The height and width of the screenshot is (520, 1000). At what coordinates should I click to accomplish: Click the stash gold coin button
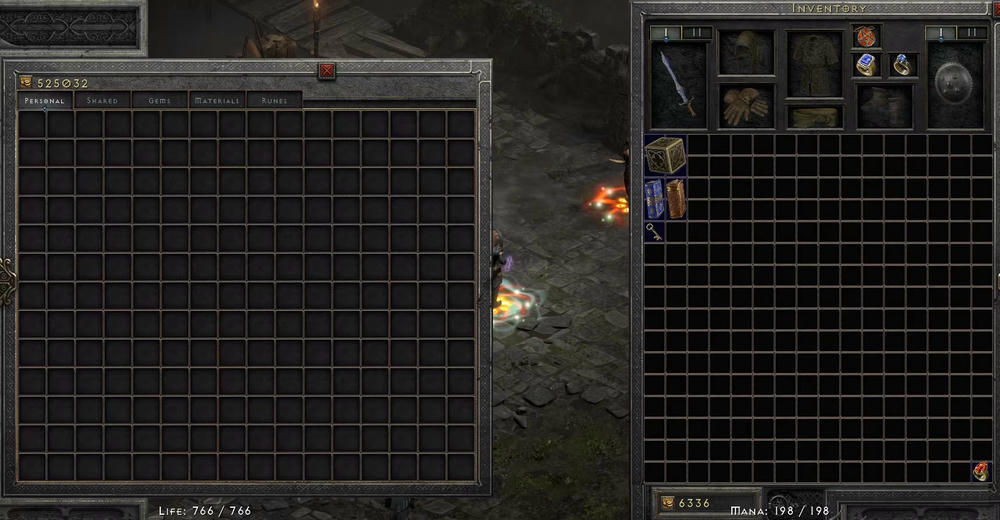(x=25, y=83)
